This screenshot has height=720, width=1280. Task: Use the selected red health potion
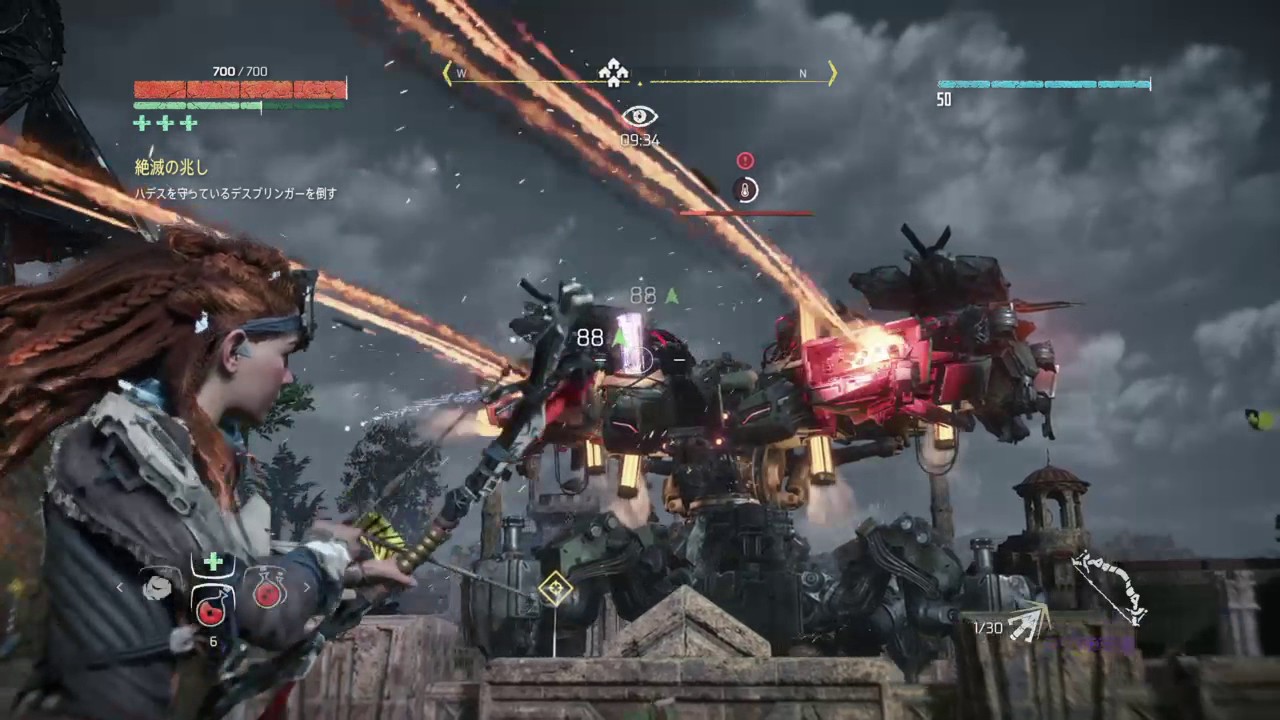click(212, 604)
